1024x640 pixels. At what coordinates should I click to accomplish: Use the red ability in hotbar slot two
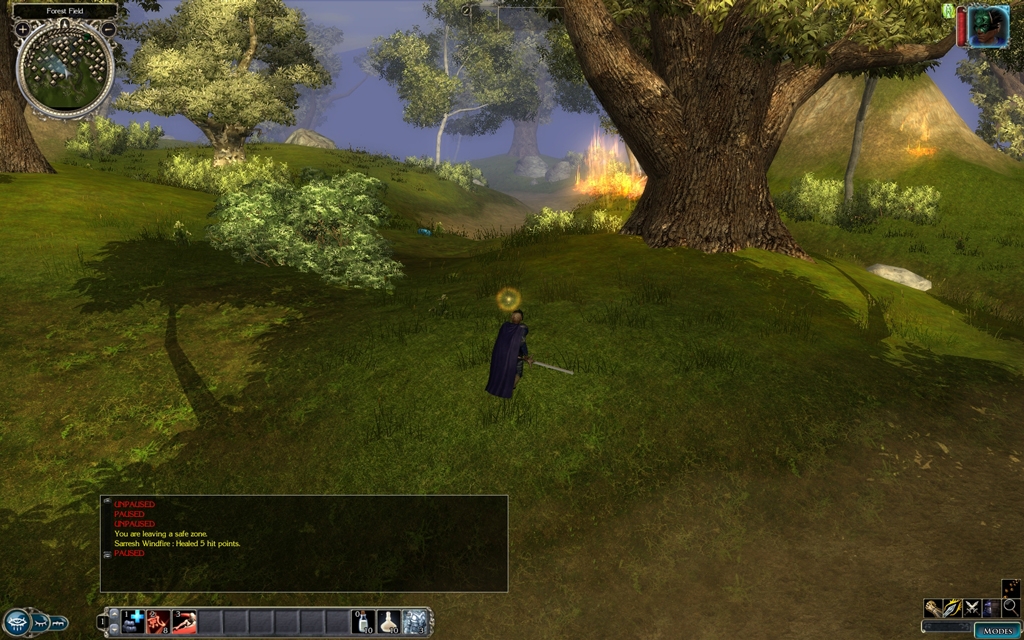(158, 622)
